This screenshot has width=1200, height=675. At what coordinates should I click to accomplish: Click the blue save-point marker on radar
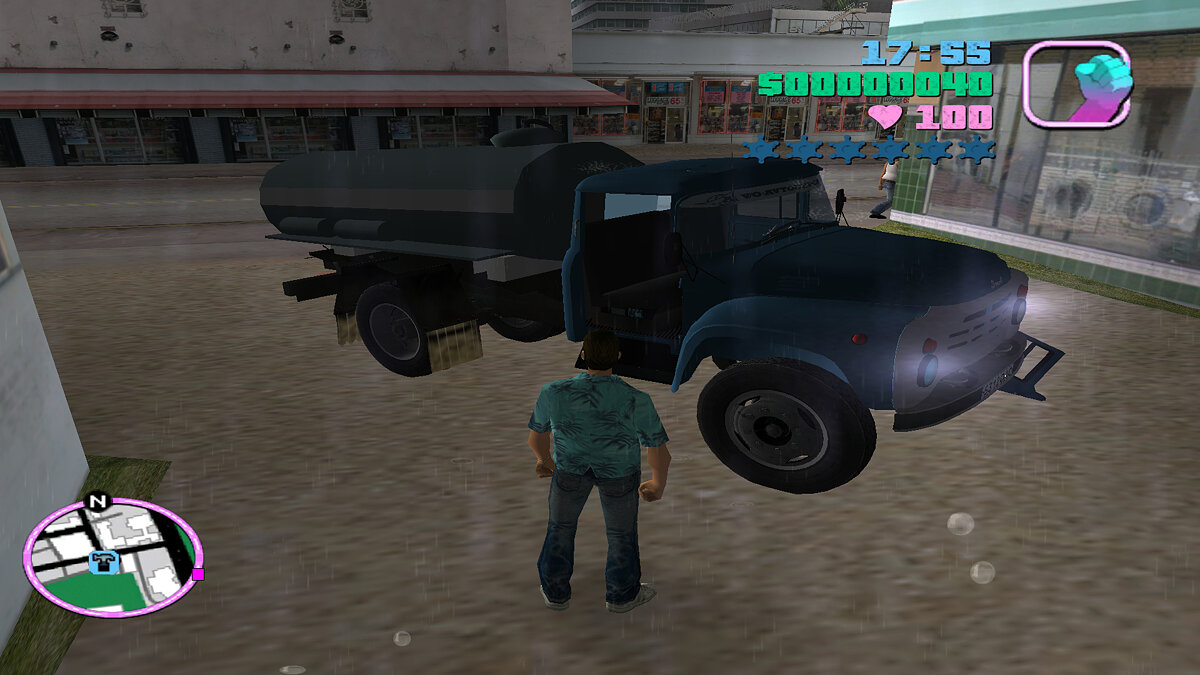[103, 562]
